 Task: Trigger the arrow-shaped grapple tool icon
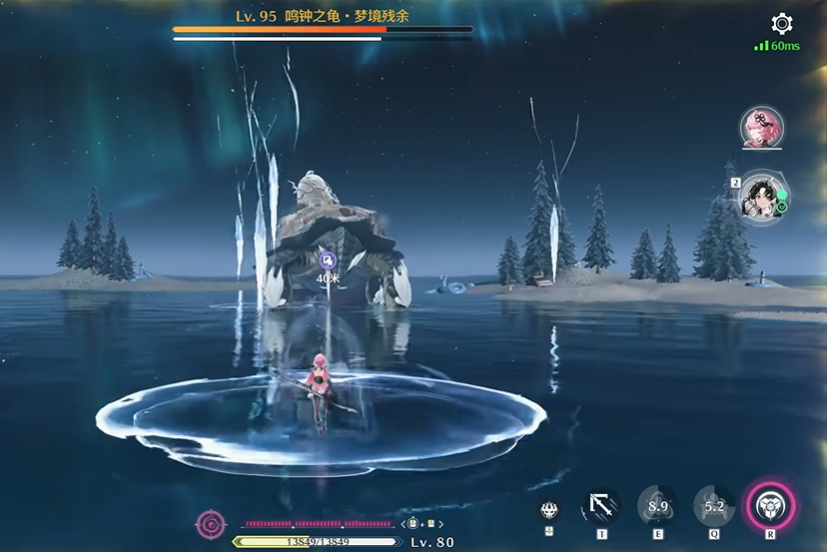tap(601, 507)
